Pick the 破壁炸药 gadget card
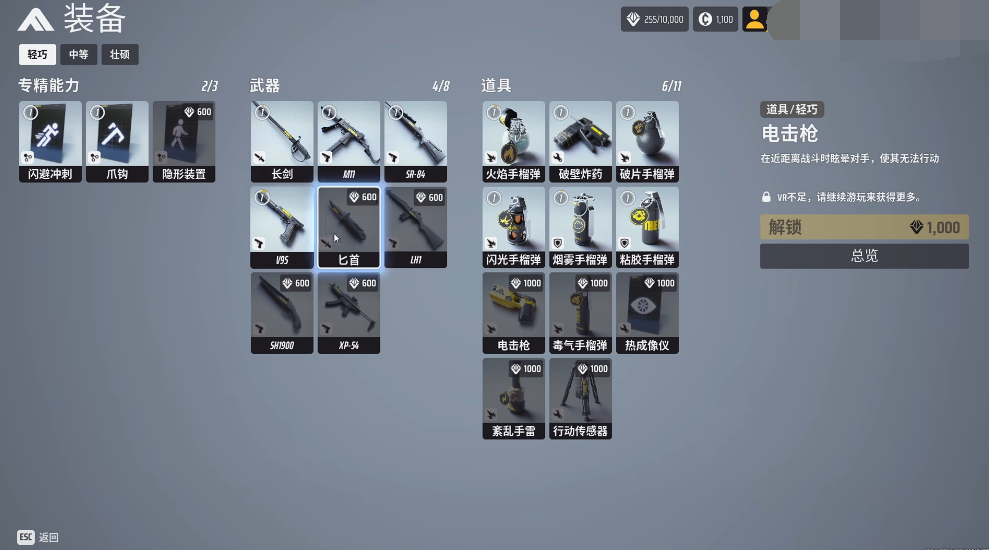 point(580,141)
